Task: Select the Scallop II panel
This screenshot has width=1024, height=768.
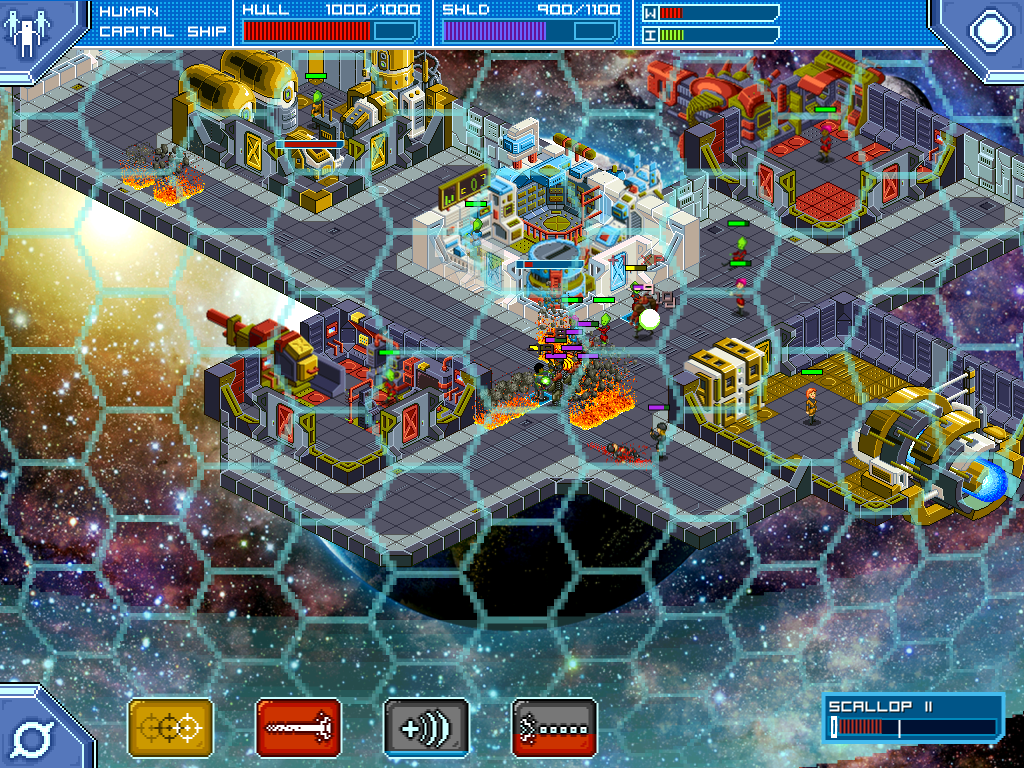Action: point(913,719)
